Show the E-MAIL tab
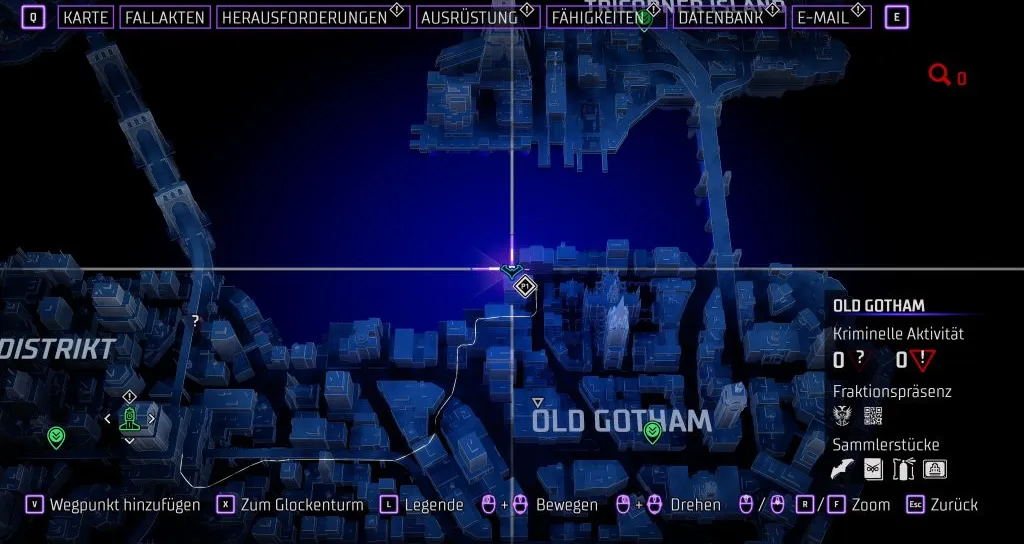The width and height of the screenshot is (1024, 544). click(x=823, y=18)
